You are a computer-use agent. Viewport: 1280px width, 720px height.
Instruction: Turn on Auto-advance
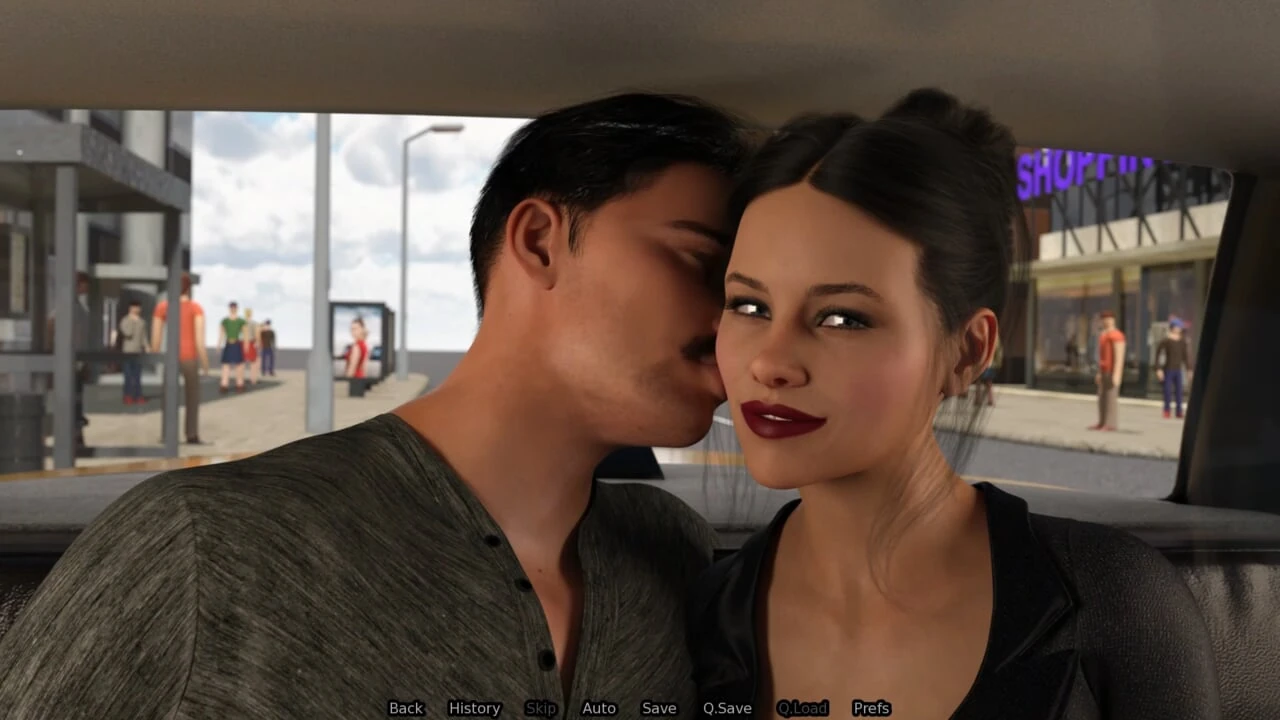(599, 708)
